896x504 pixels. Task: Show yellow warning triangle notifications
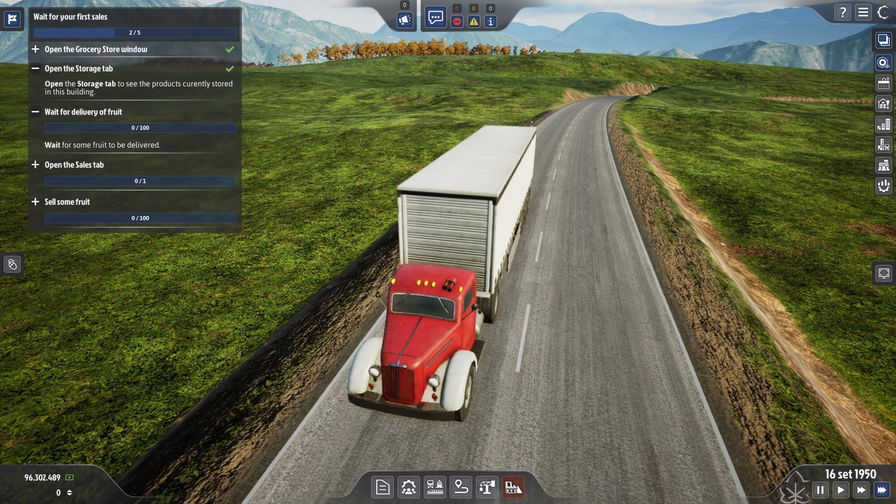pyautogui.click(x=474, y=21)
